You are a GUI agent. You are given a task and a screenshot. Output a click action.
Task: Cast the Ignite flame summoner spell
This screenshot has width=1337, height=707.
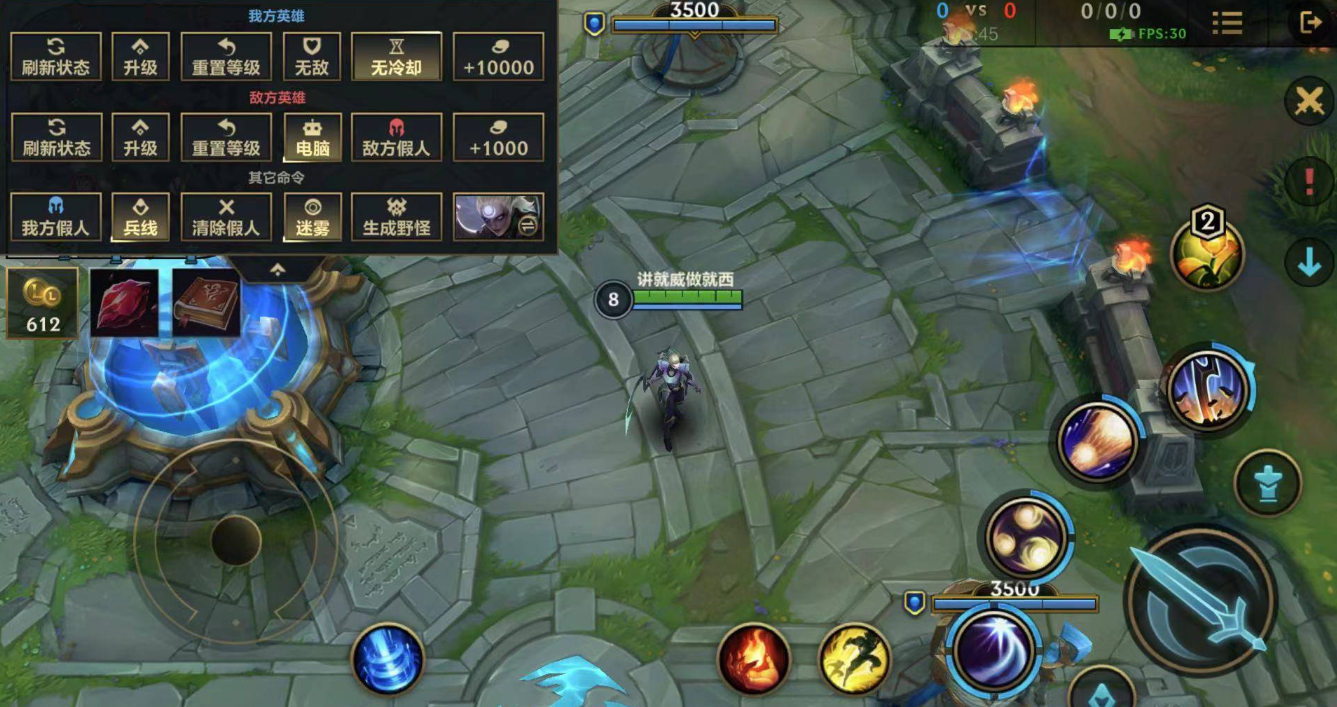point(754,659)
